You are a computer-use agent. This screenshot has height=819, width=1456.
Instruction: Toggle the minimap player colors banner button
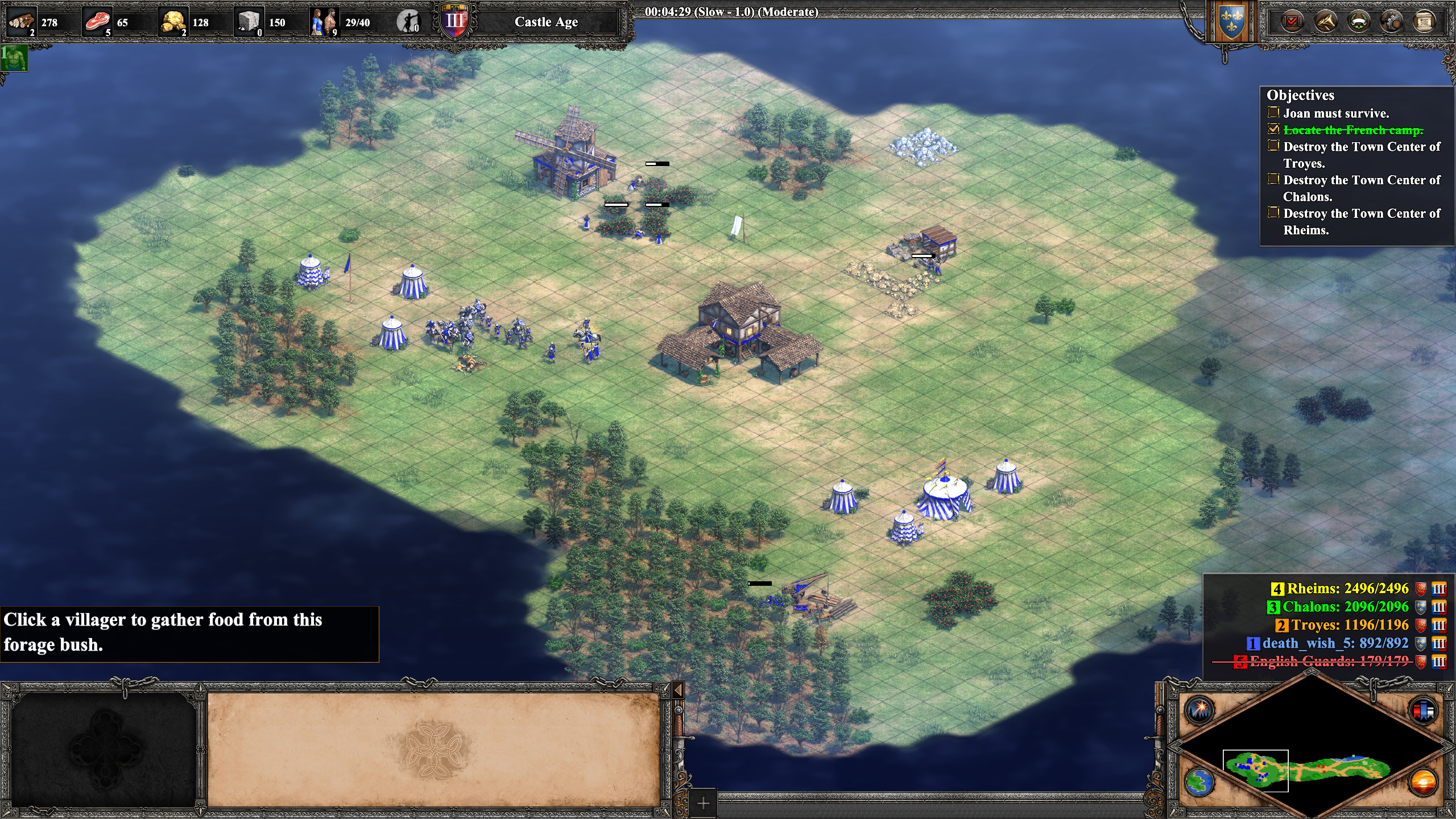point(1424,709)
